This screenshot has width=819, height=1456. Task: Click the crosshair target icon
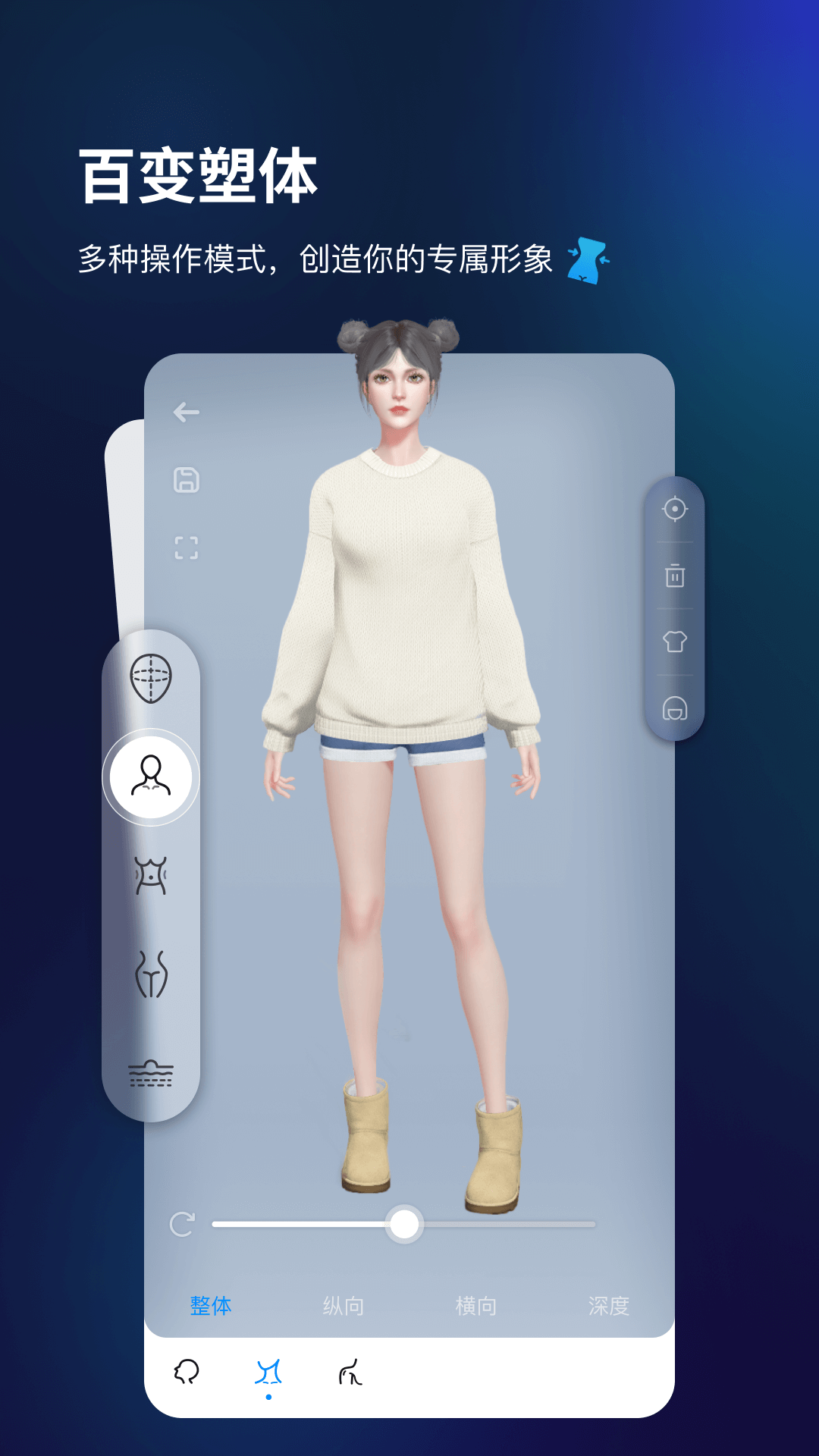675,509
